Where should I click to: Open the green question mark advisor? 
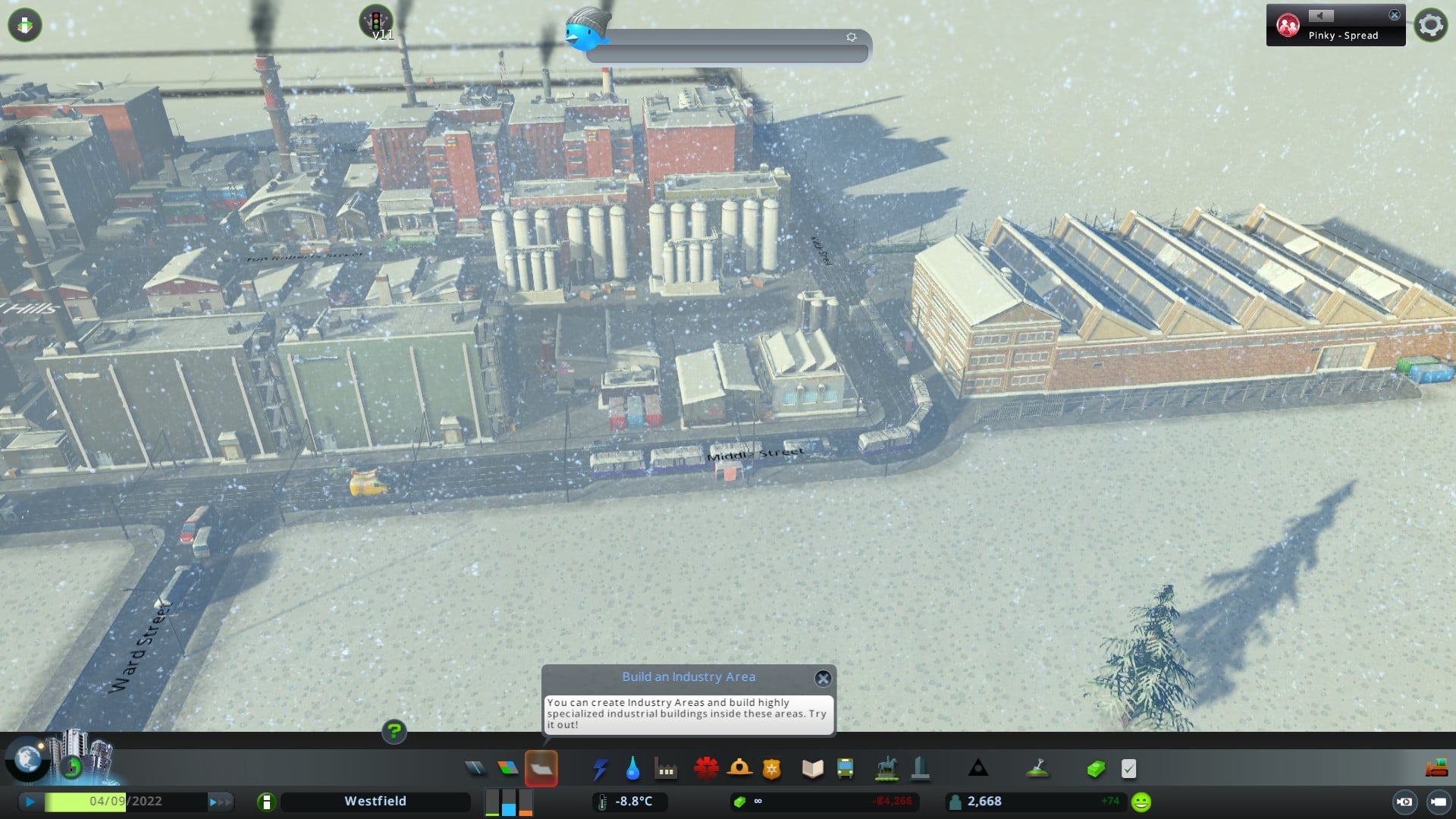tap(394, 731)
